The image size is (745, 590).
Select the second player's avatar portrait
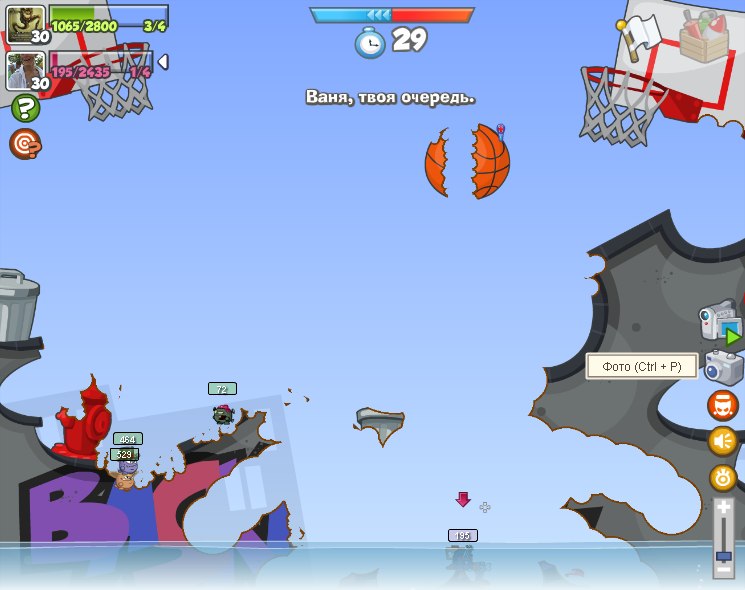(25, 70)
